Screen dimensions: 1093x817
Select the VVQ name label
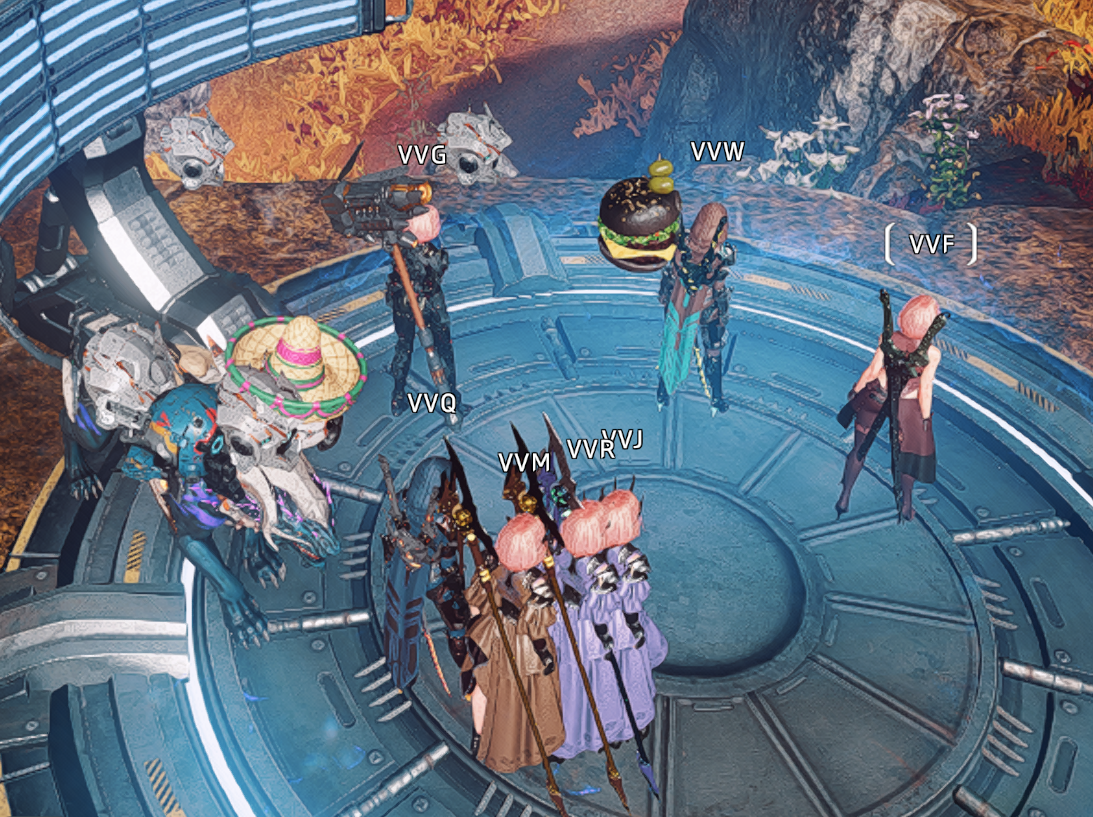pos(432,403)
